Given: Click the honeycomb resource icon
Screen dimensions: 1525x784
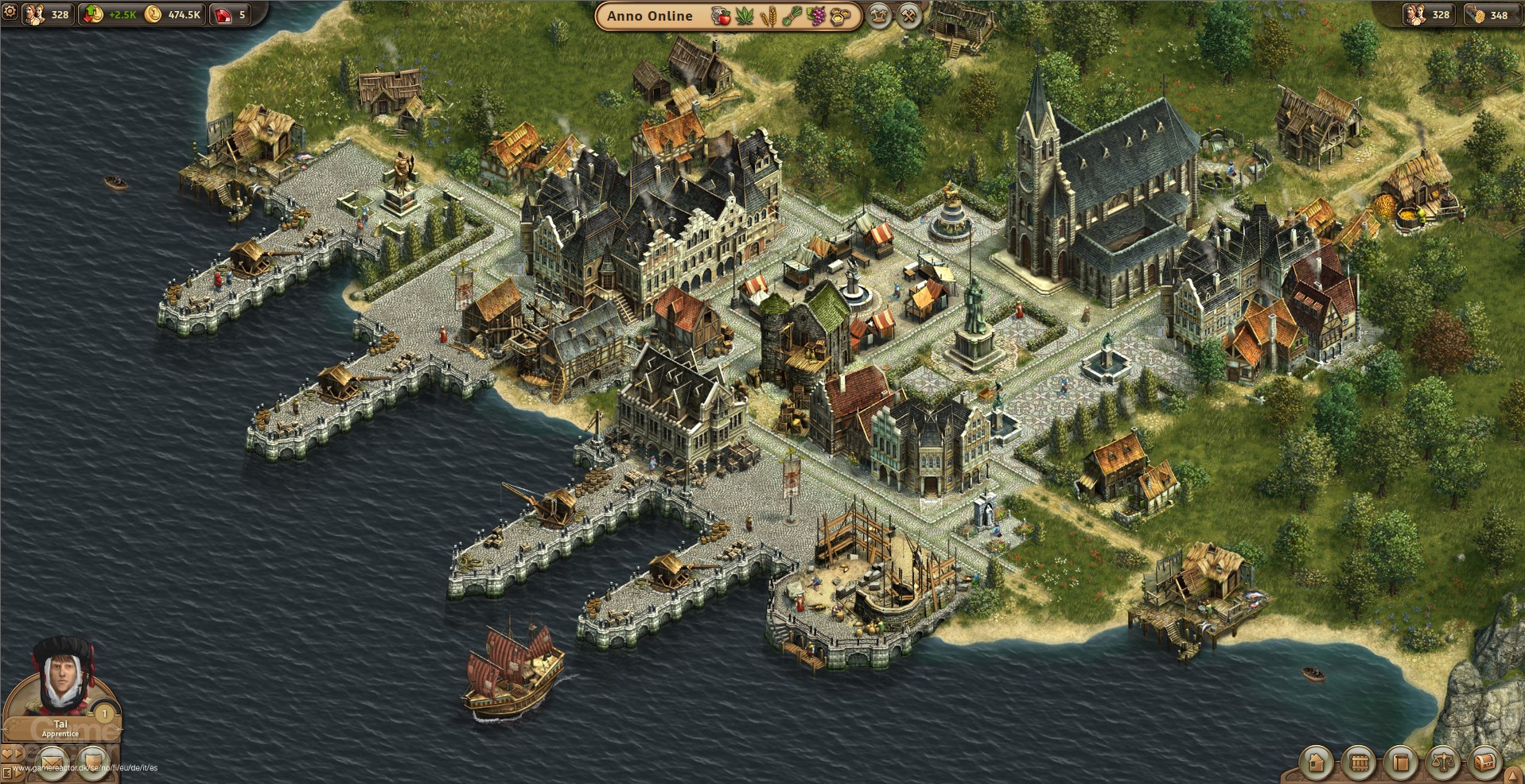Looking at the screenshot, I should 840,15.
